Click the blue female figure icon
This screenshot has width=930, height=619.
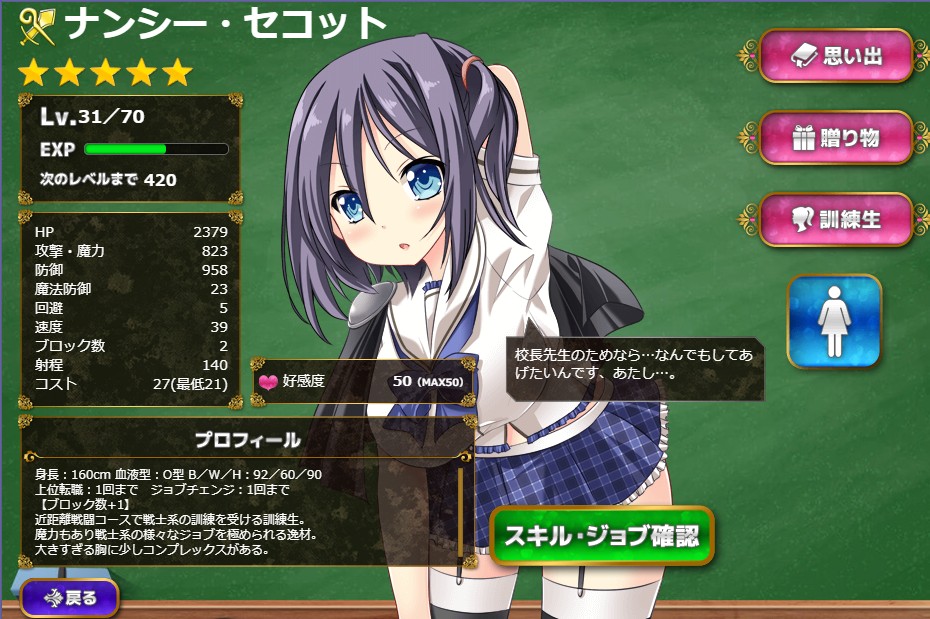point(834,321)
